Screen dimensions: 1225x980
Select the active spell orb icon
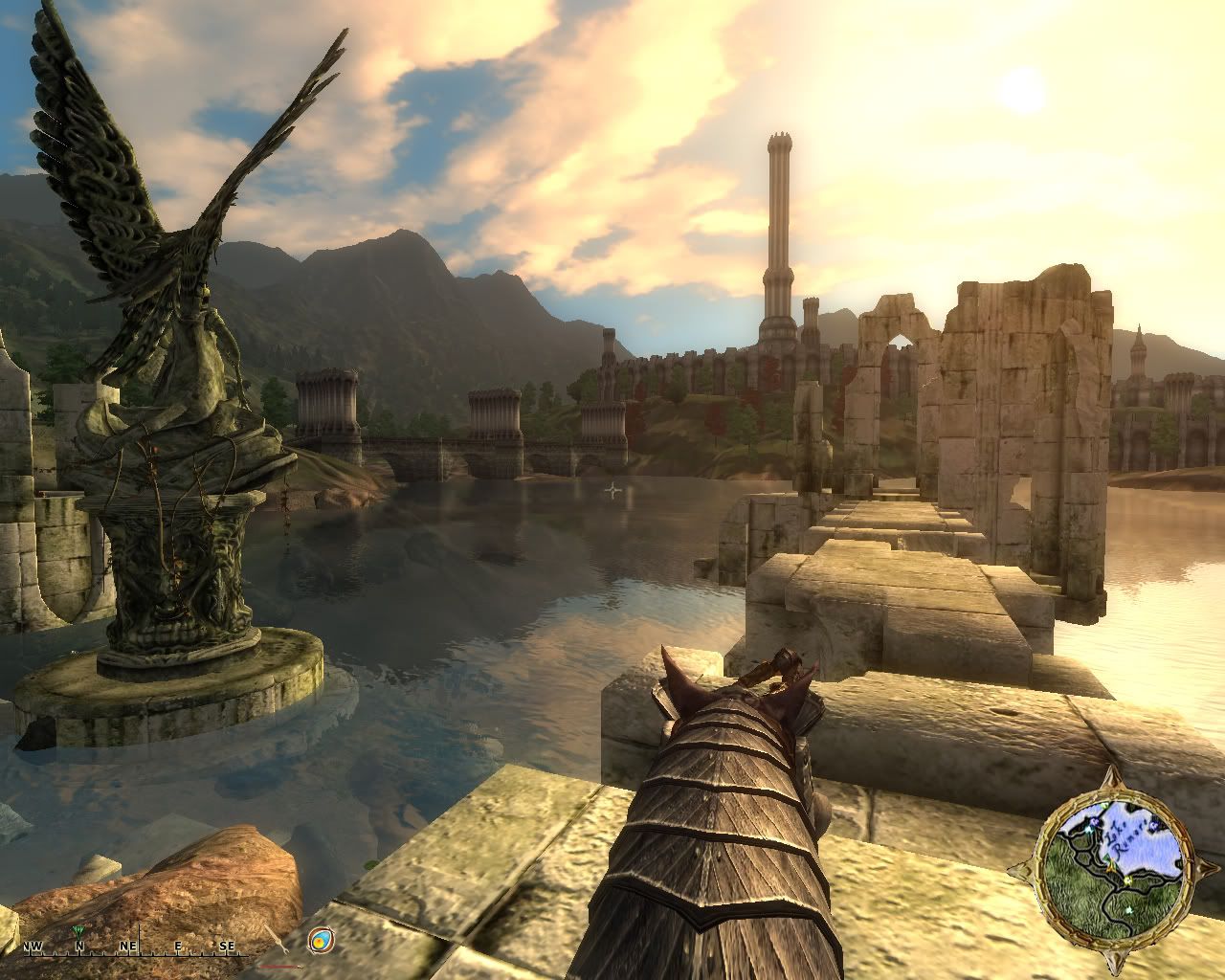[322, 941]
